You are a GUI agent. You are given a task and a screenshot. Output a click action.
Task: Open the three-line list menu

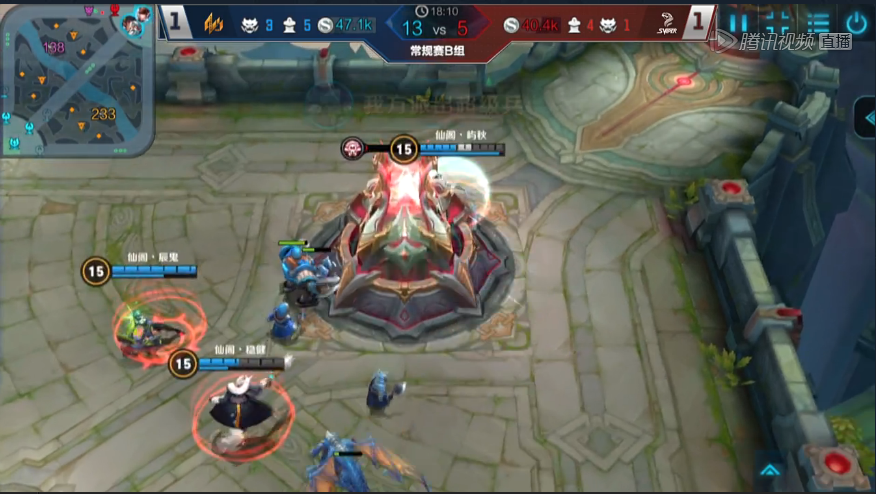[818, 22]
